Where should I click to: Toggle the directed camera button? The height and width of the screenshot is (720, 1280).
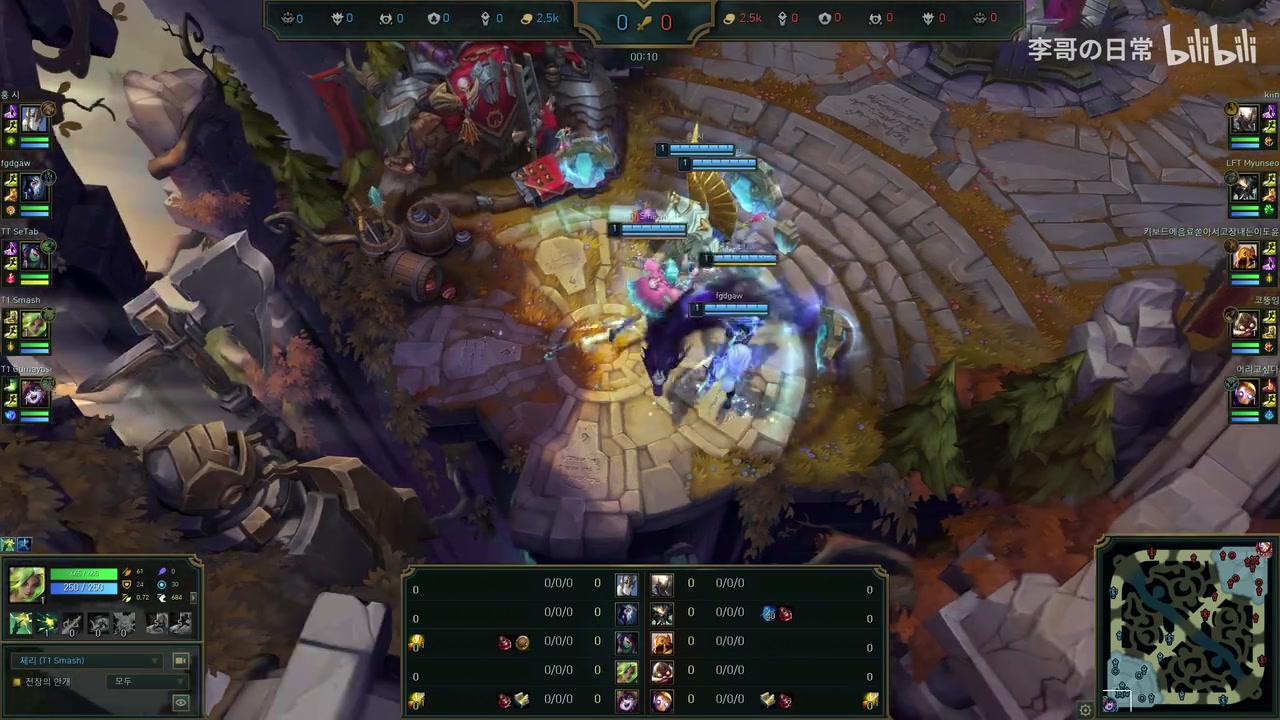pos(181,661)
